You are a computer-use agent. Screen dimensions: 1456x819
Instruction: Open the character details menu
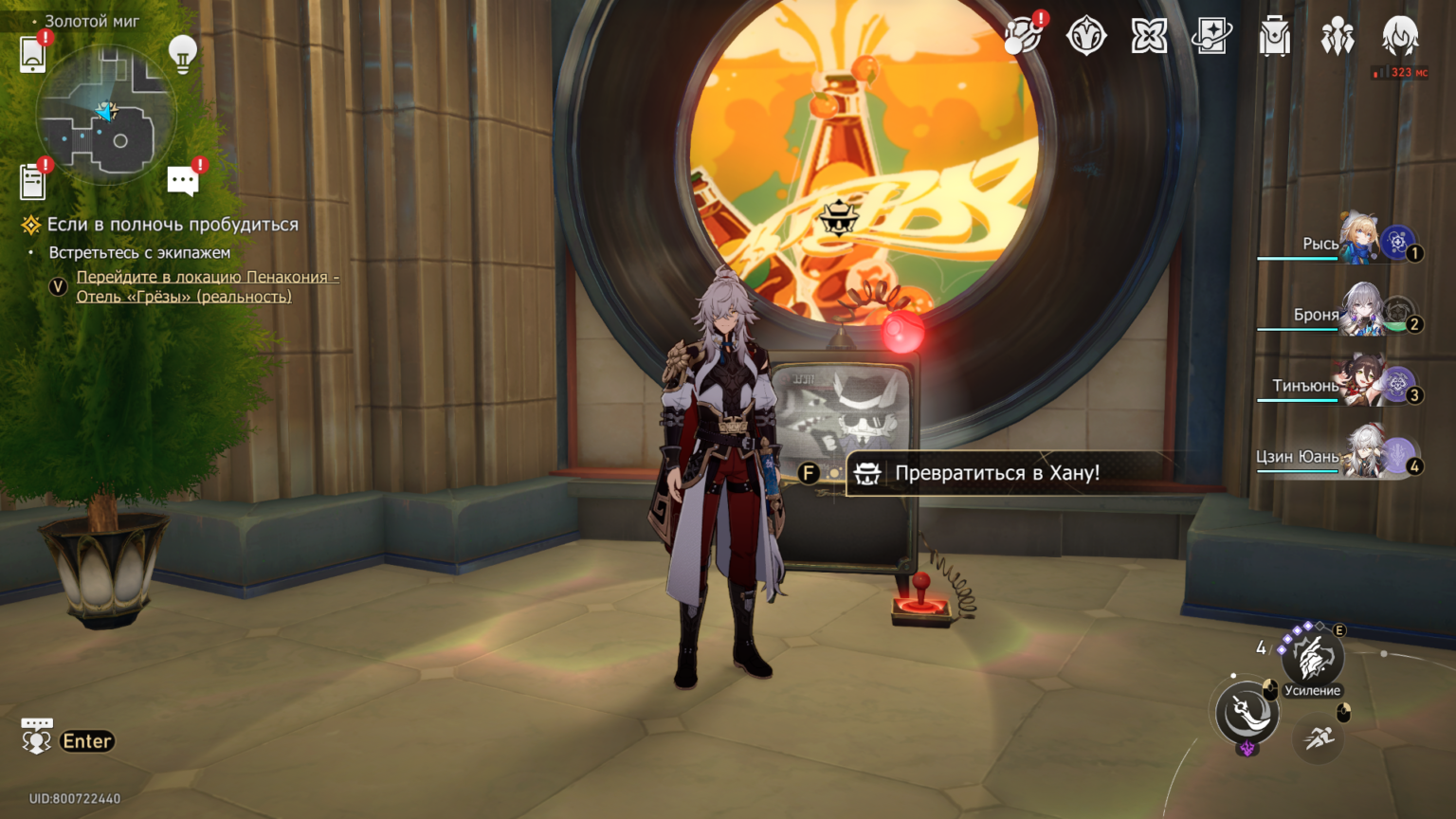tap(1399, 36)
